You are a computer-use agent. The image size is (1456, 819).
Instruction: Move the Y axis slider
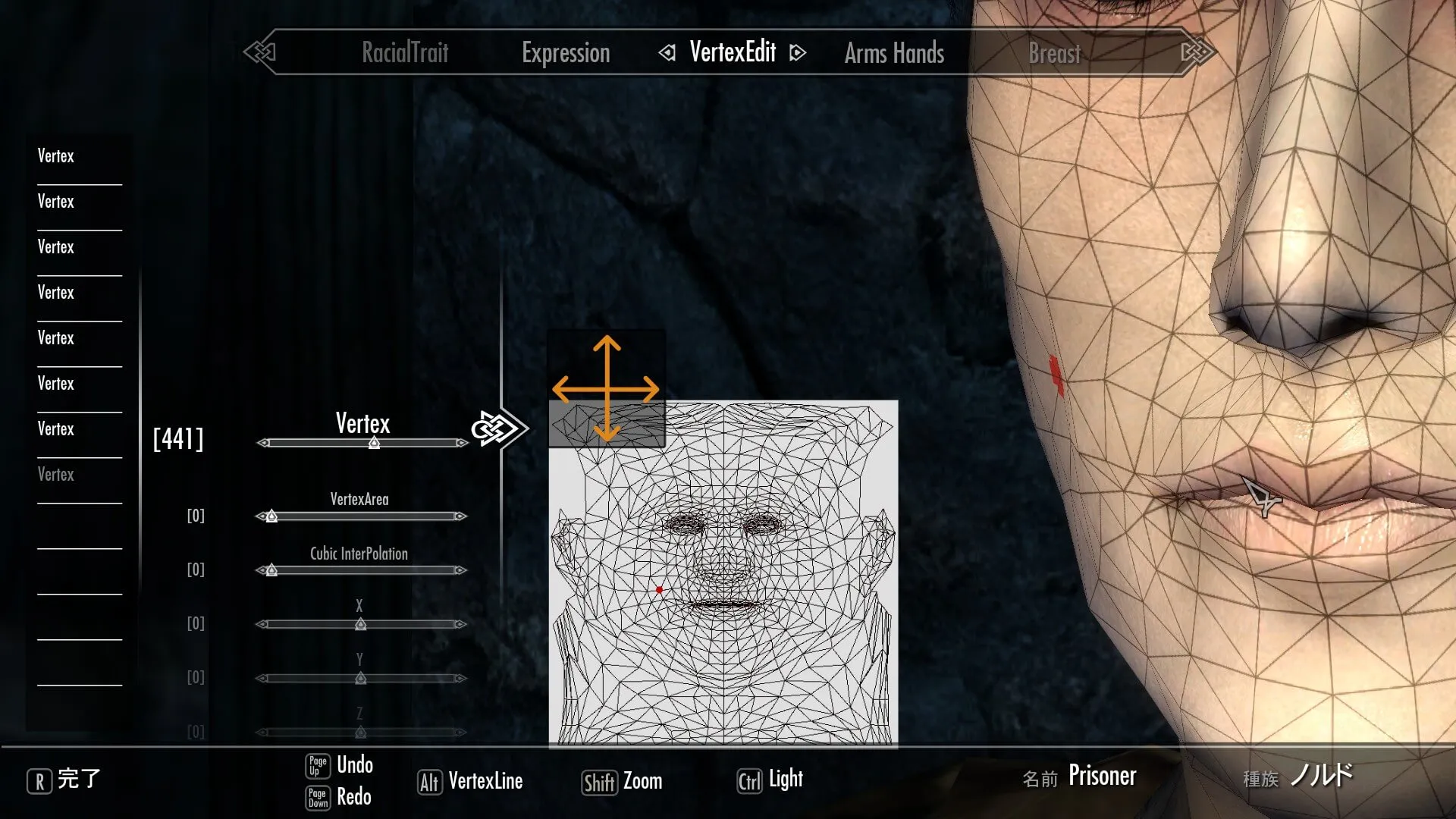[x=361, y=678]
